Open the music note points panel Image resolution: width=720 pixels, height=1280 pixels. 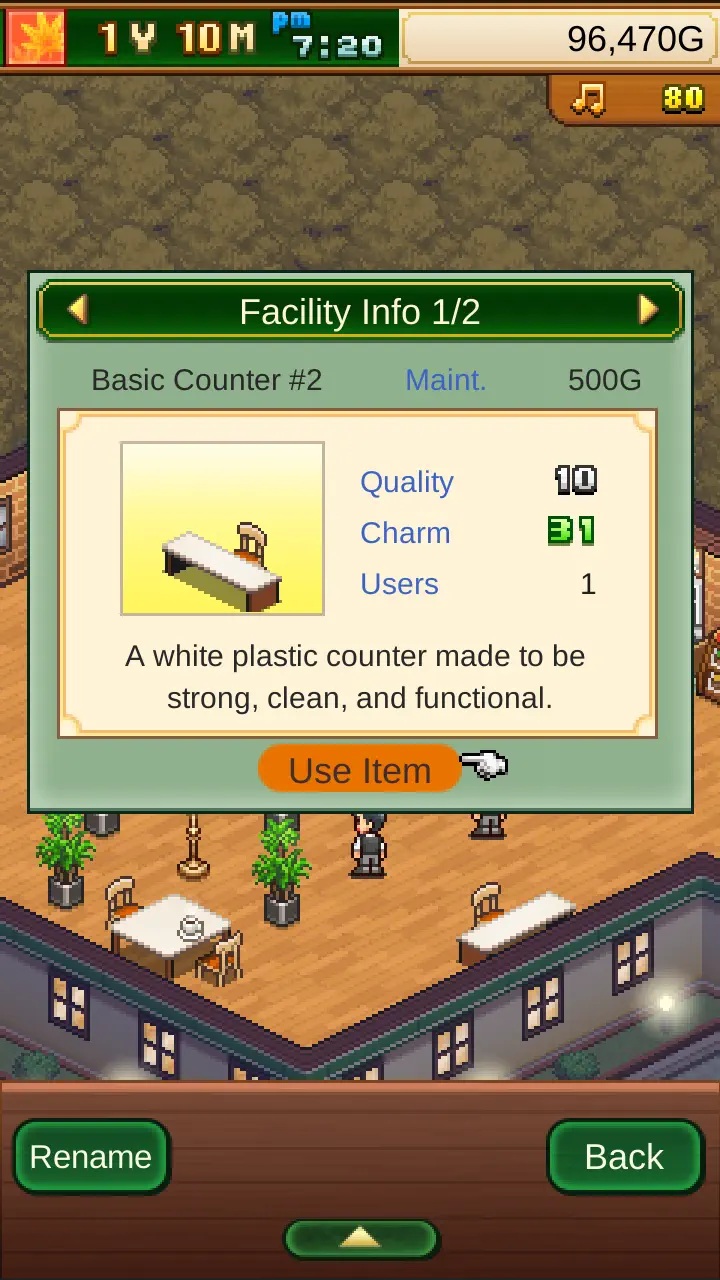point(635,98)
